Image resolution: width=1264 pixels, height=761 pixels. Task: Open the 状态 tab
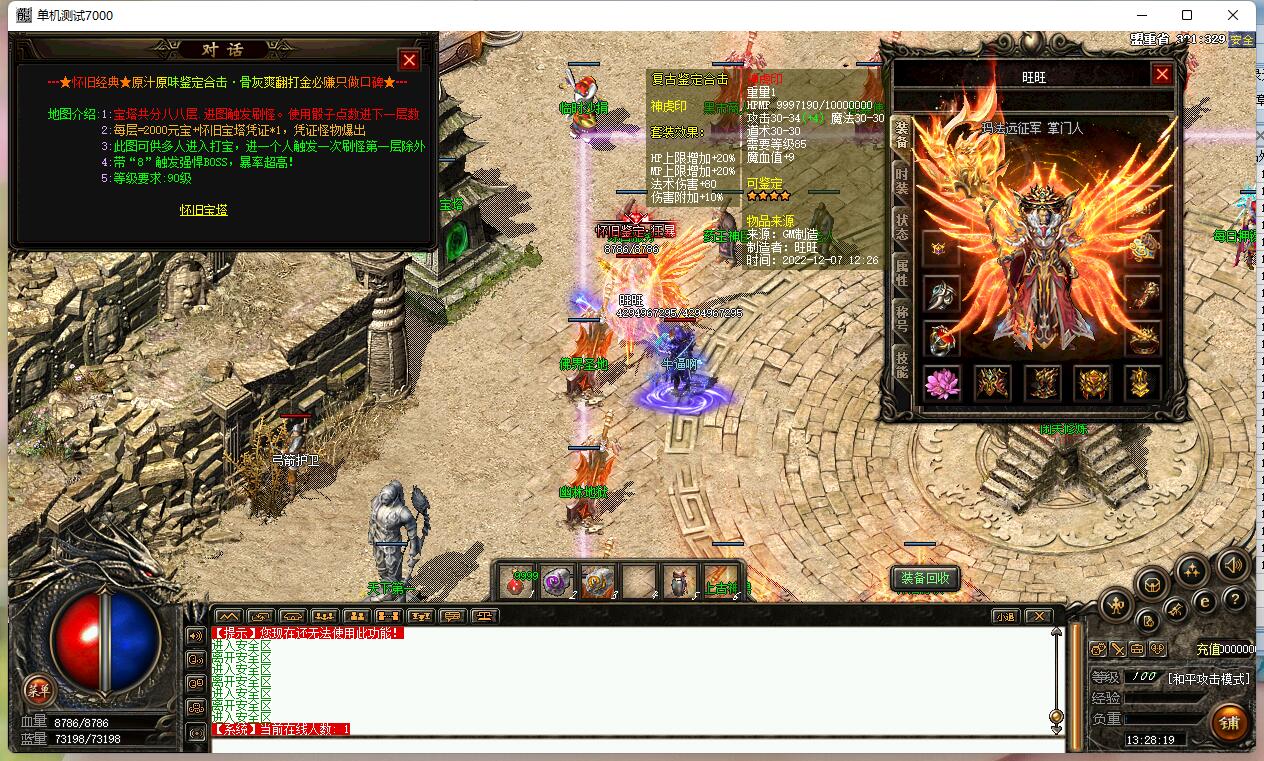click(901, 225)
